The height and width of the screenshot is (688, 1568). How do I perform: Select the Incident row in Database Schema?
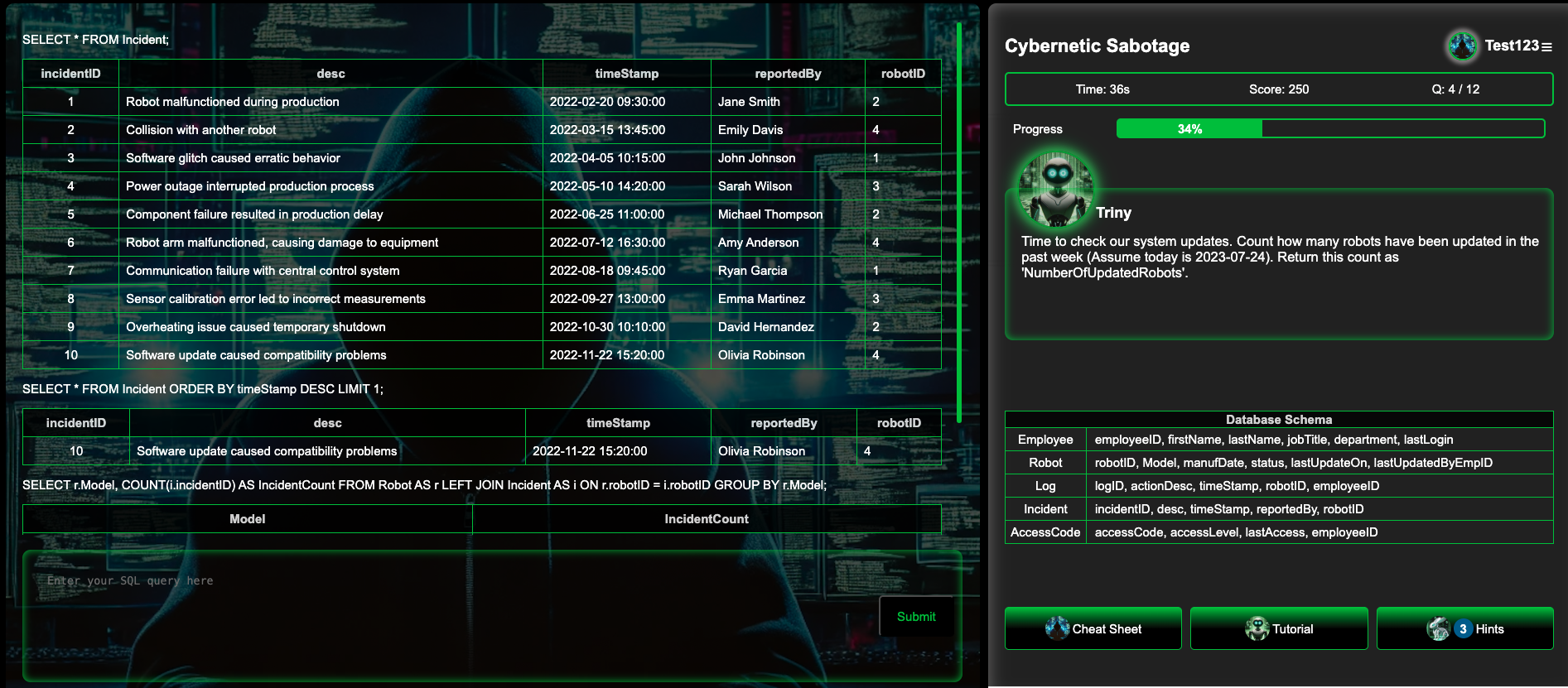[x=1045, y=509]
